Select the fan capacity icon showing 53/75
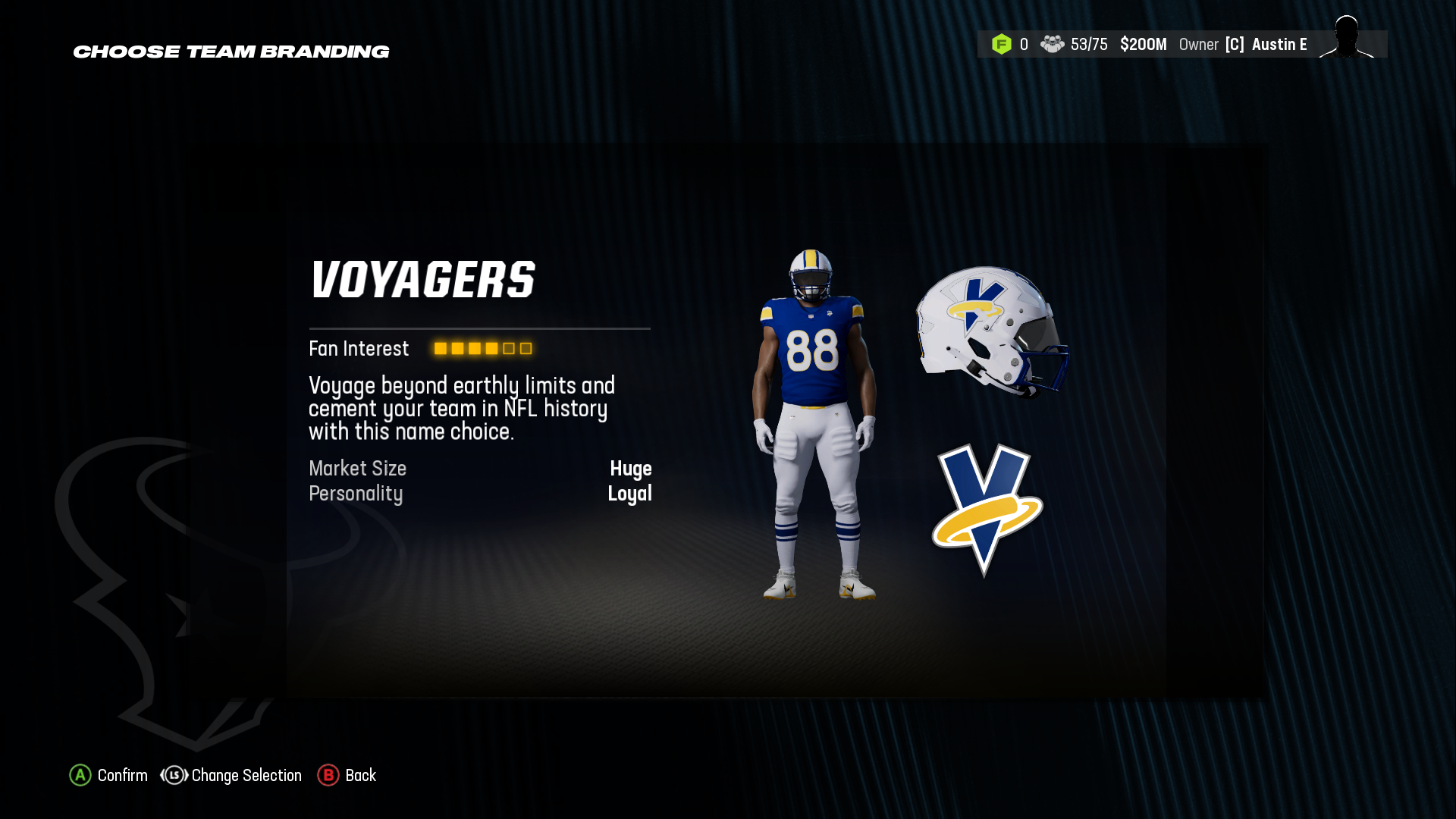Viewport: 1456px width, 819px height. 1053,45
